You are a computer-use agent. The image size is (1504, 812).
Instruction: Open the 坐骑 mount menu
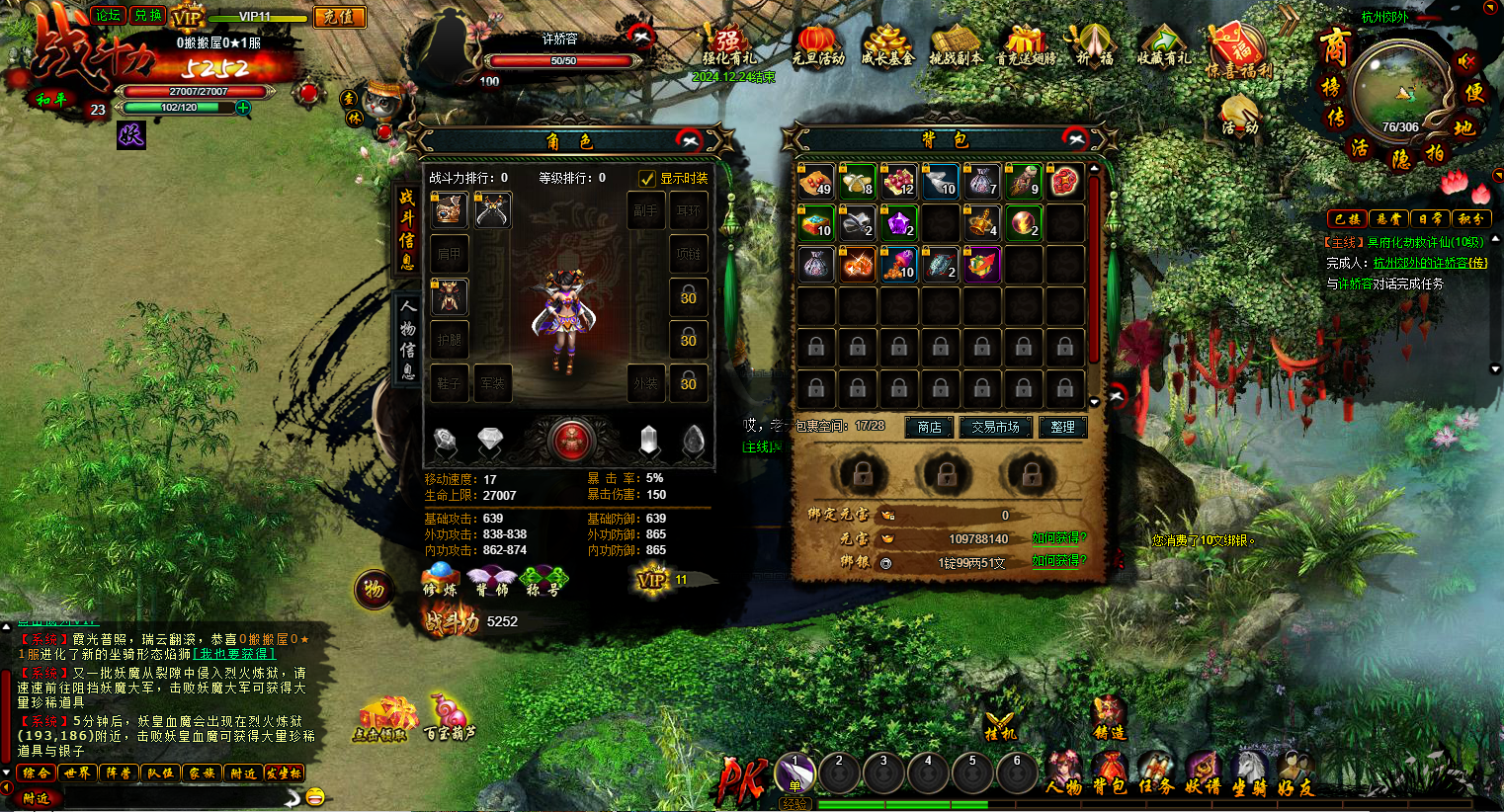[1249, 773]
